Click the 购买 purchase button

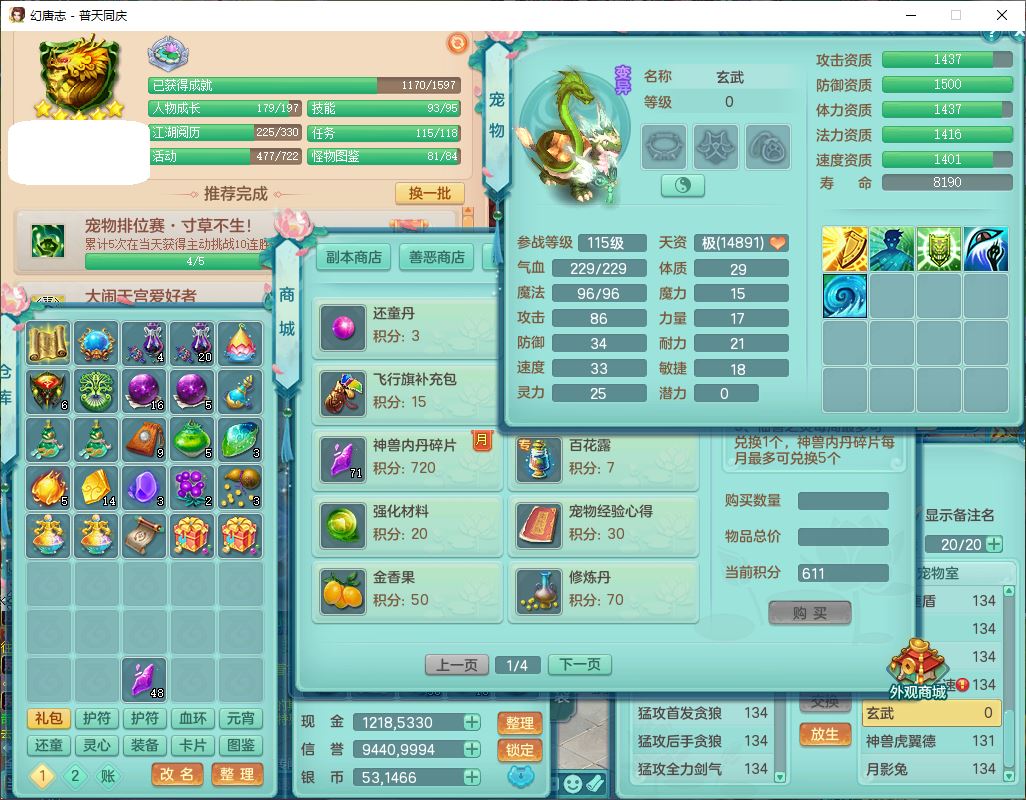(810, 613)
